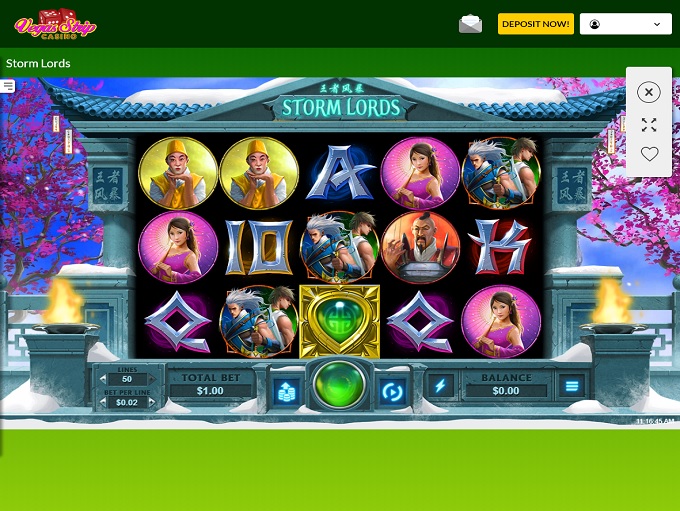This screenshot has width=680, height=511.
Task: Add game to favorites with heart icon
Action: coord(649,154)
